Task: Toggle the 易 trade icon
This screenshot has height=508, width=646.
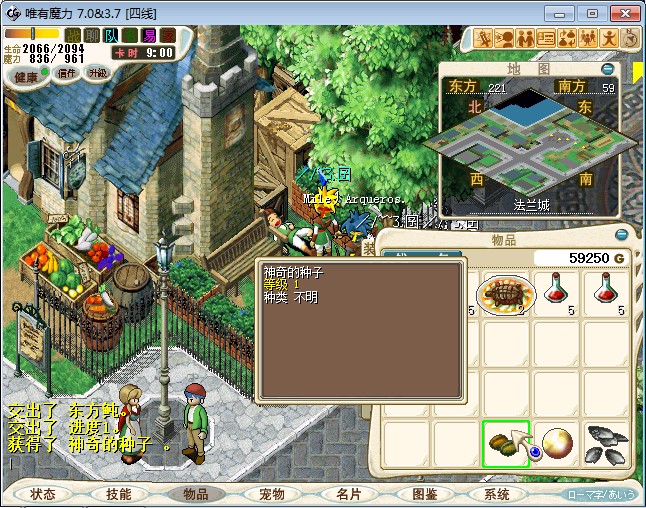Action: (x=148, y=35)
